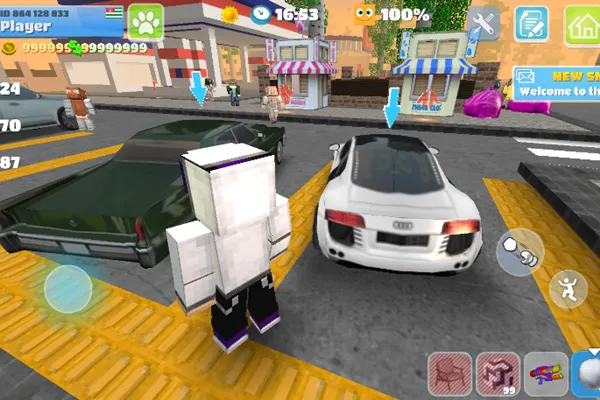Viewport: 600px width, 400px height.
Task: Open the quest notes clipboard
Action: (531, 23)
